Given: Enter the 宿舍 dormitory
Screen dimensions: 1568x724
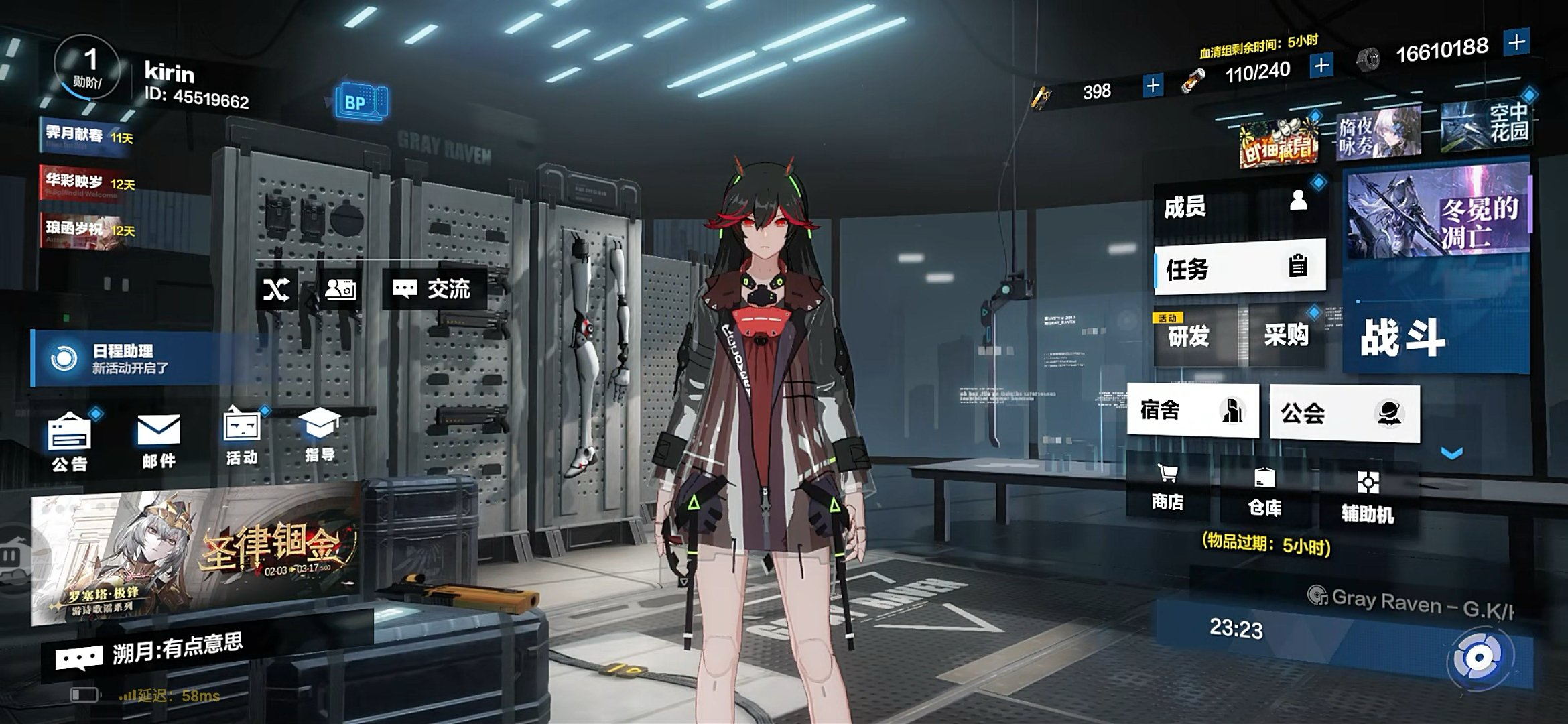Looking at the screenshot, I should pyautogui.click(x=1193, y=410).
